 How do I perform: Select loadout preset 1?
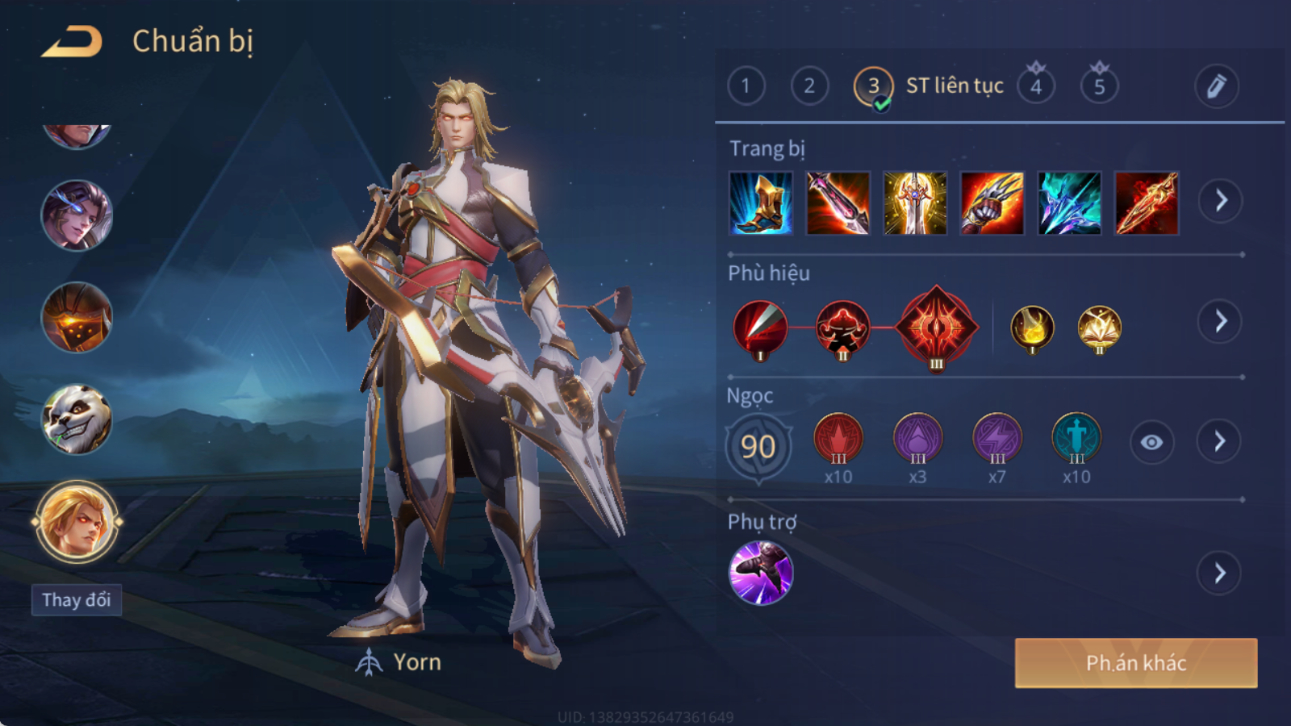[x=746, y=86]
